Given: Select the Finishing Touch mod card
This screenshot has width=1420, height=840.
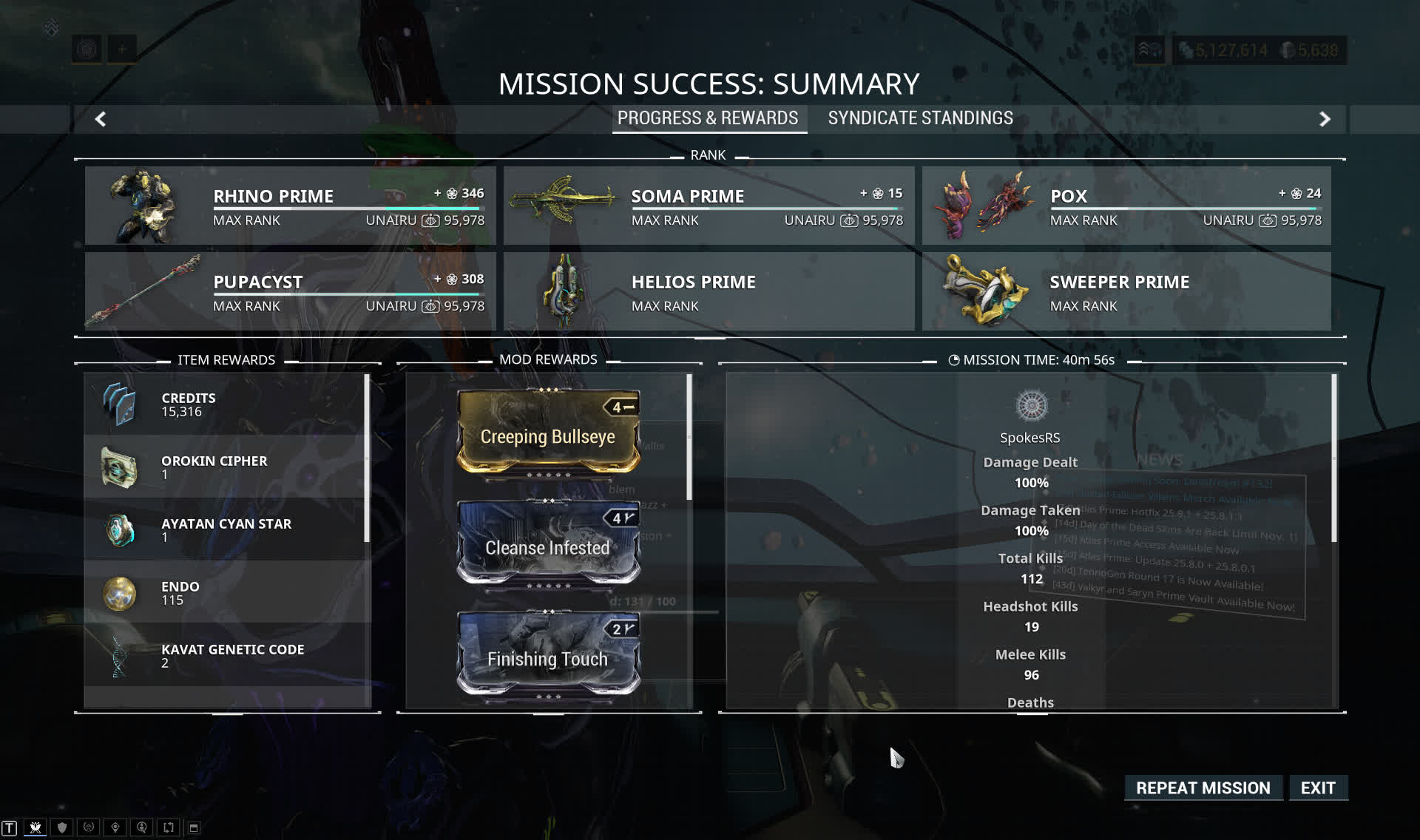Looking at the screenshot, I should point(548,655).
